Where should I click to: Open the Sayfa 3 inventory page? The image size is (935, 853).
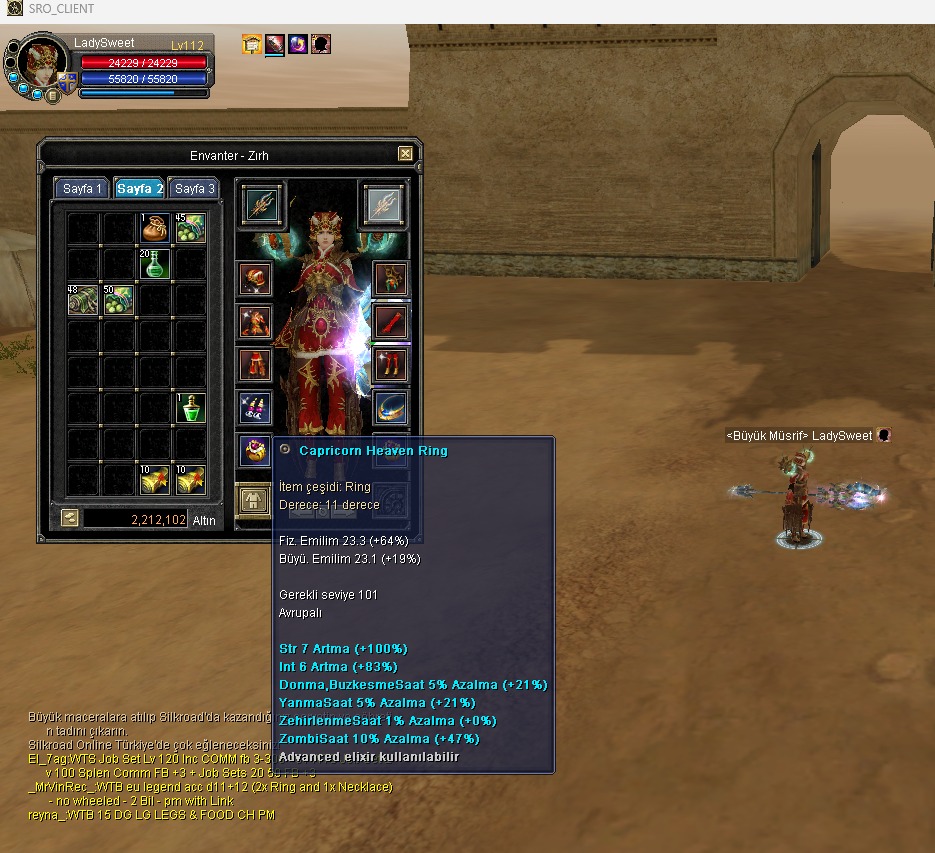tap(194, 189)
